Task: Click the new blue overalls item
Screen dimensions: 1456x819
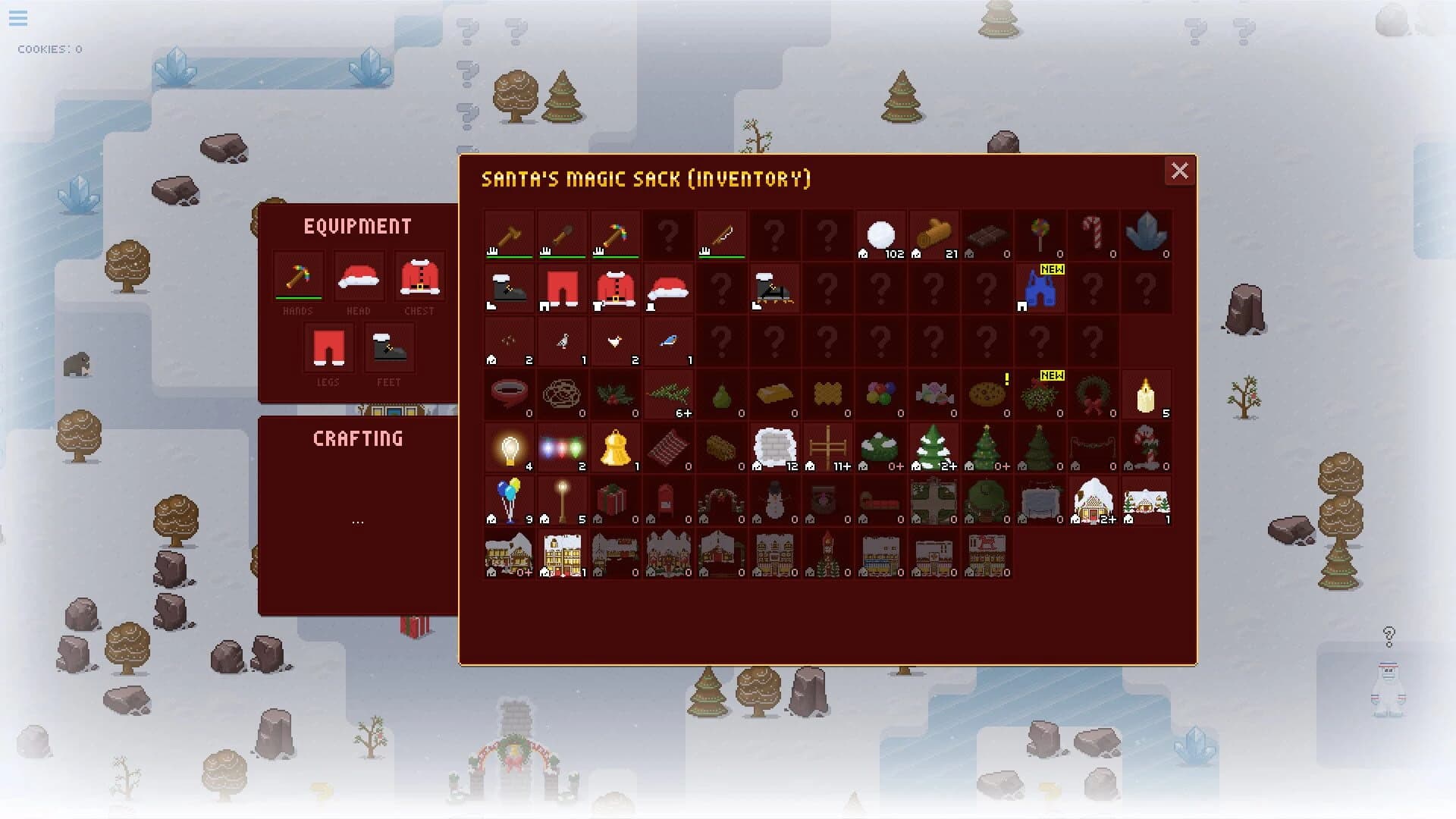Action: [x=1040, y=290]
